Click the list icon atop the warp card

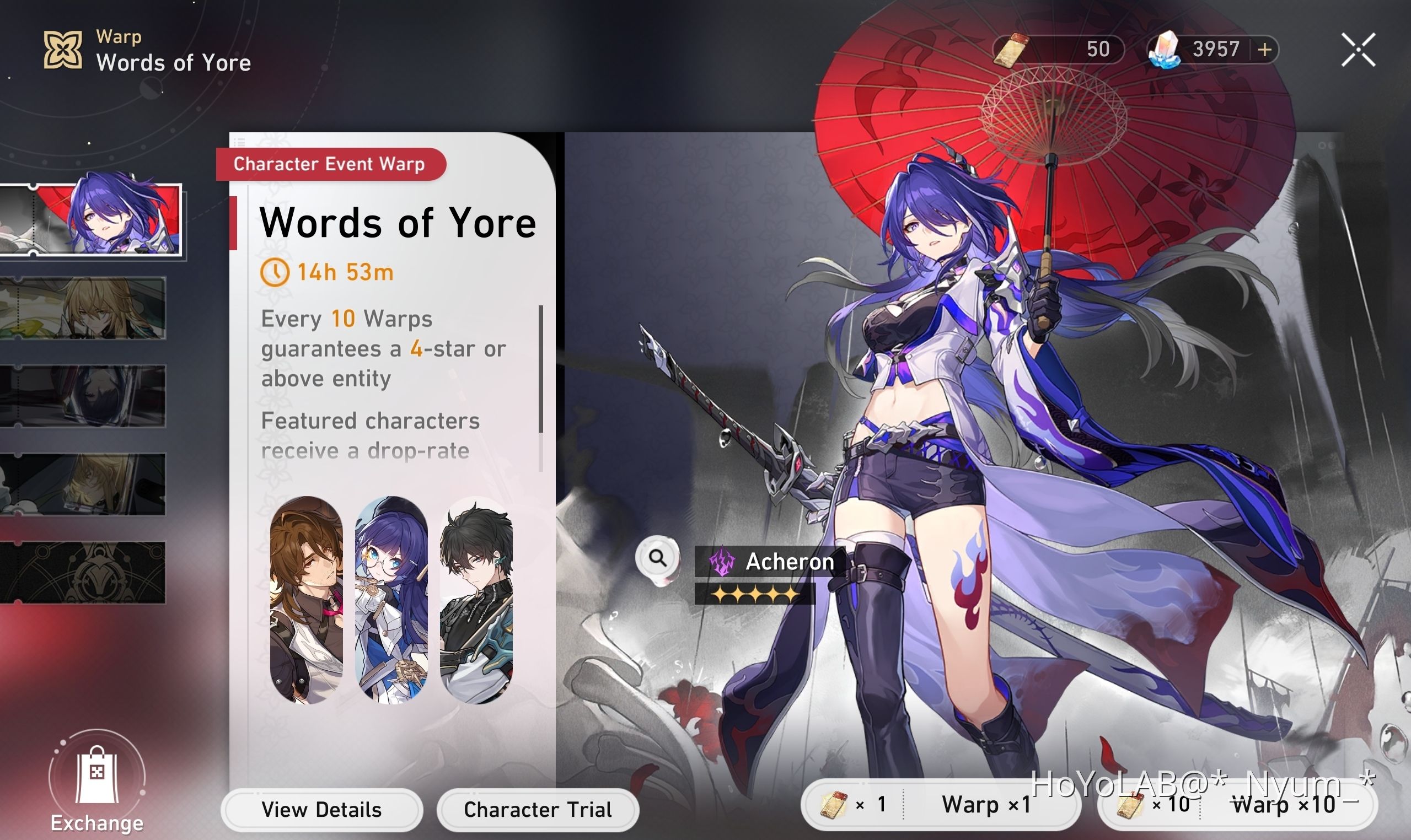click(240, 142)
